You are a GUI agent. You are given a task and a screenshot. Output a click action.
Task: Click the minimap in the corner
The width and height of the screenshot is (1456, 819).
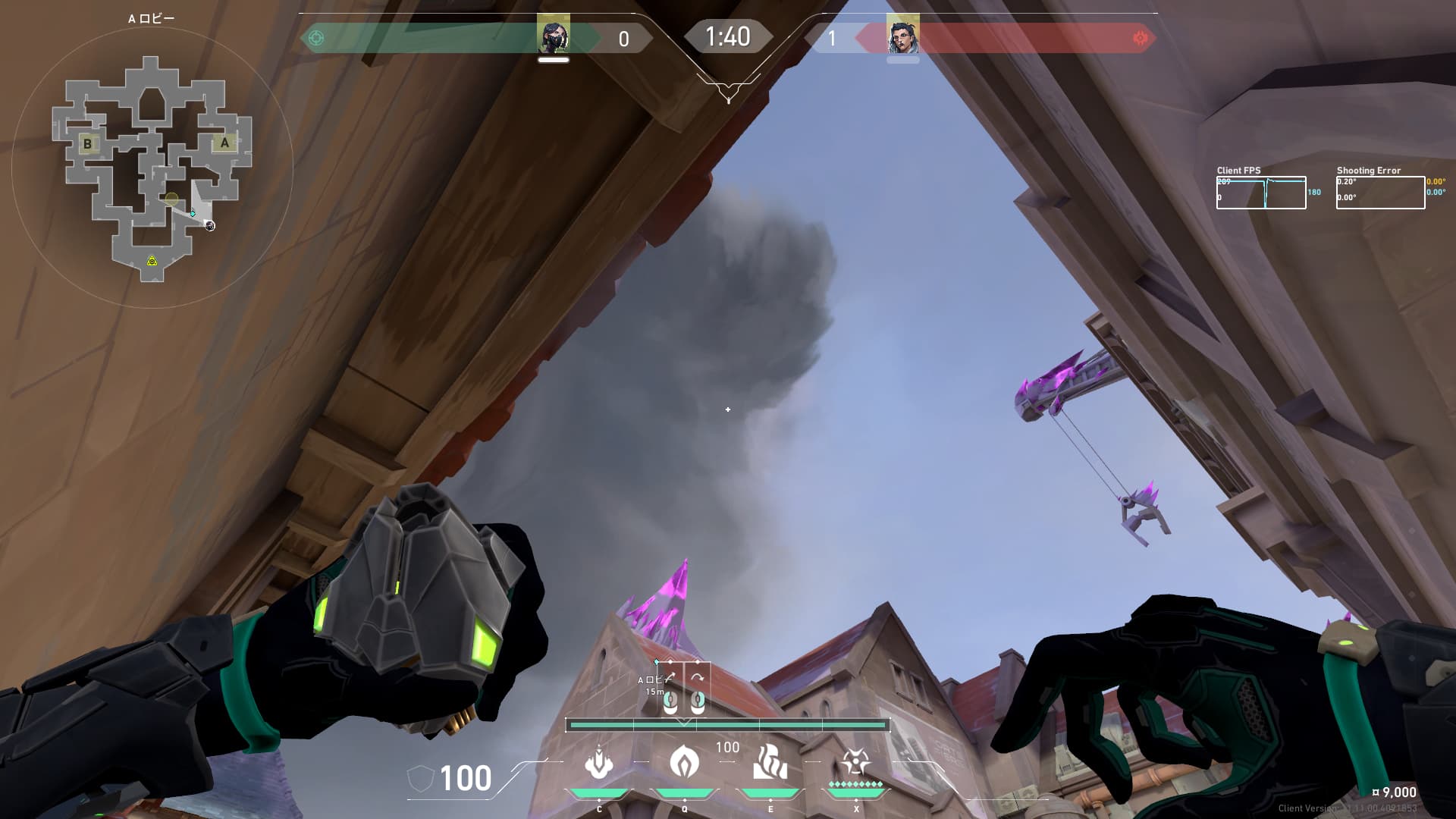click(152, 168)
